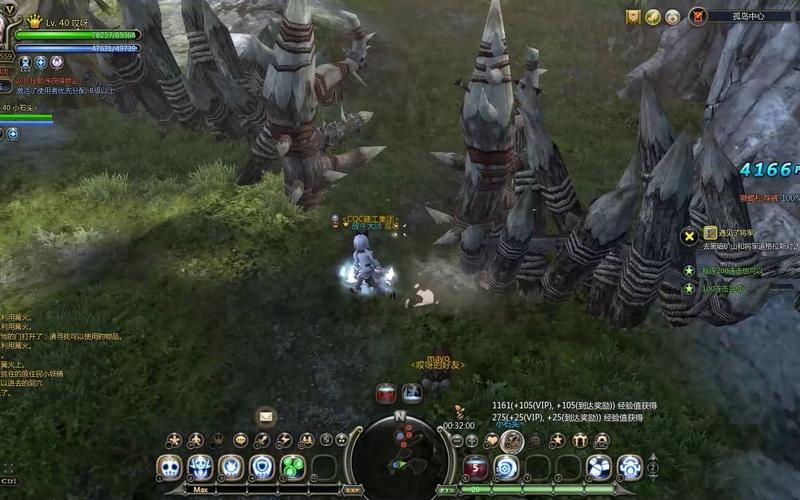Screen dimensions: 800x500
Task: Select the red chest icon above minimap
Action: tap(386, 394)
